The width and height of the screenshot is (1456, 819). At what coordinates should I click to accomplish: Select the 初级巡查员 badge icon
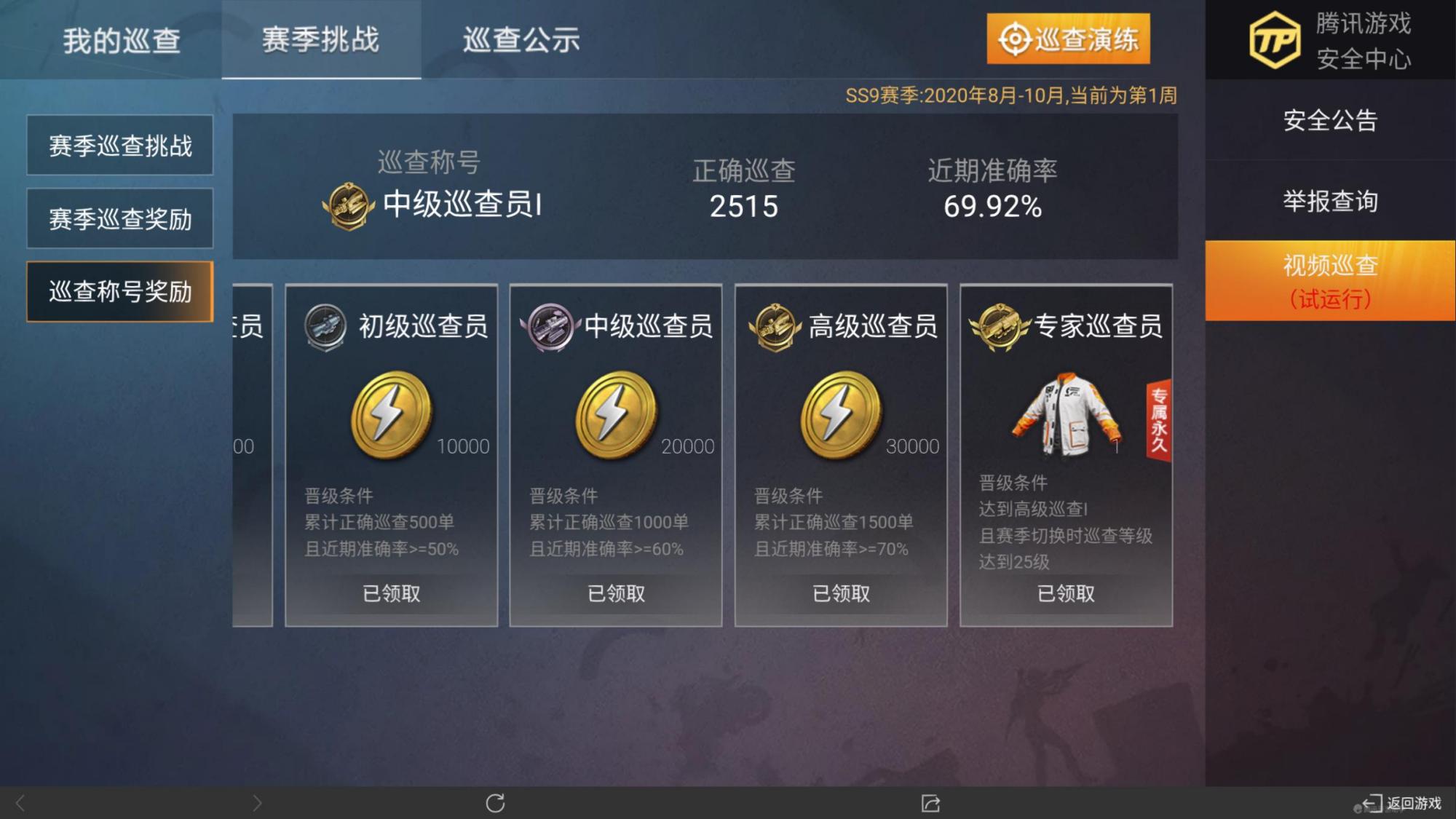[326, 326]
